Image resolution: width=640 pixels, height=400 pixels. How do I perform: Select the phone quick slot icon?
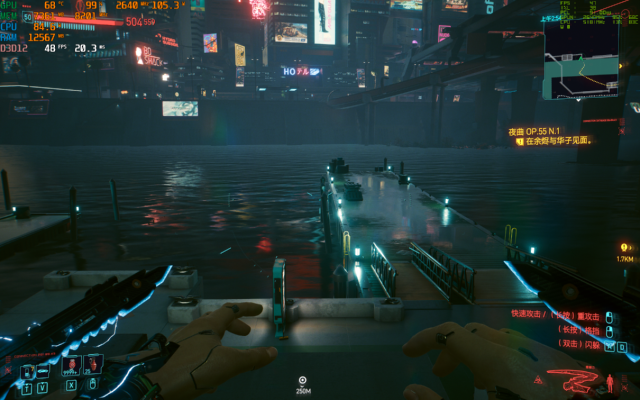(26, 366)
